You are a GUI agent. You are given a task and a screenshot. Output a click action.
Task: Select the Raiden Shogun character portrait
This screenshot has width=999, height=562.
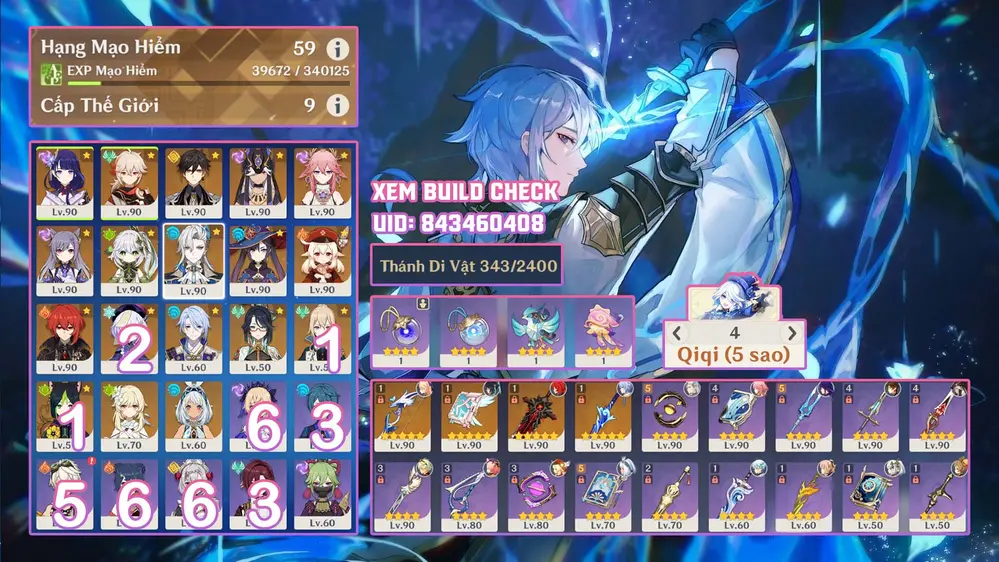click(x=65, y=183)
